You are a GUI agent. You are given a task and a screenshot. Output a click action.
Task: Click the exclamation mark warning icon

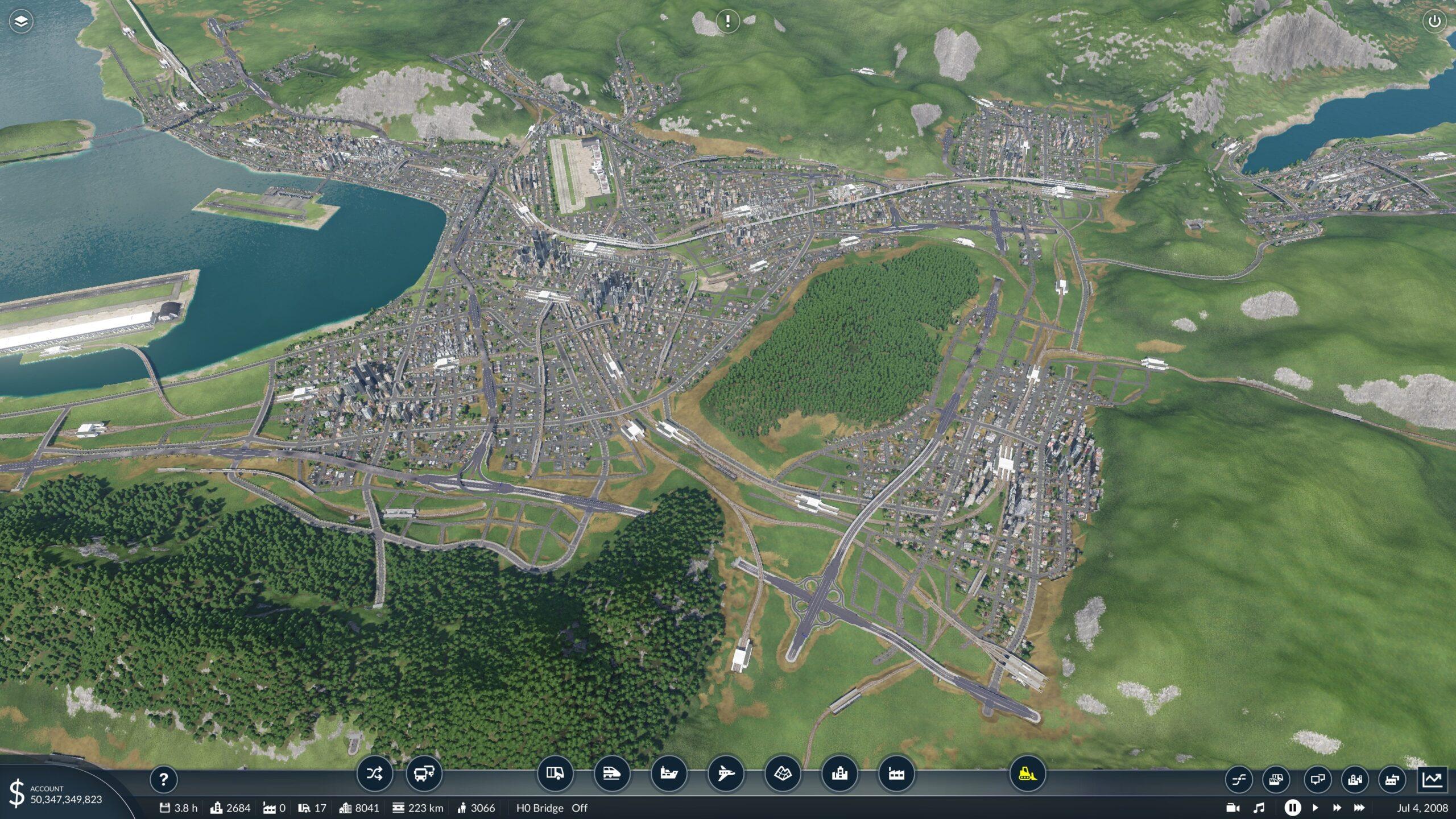(x=727, y=22)
